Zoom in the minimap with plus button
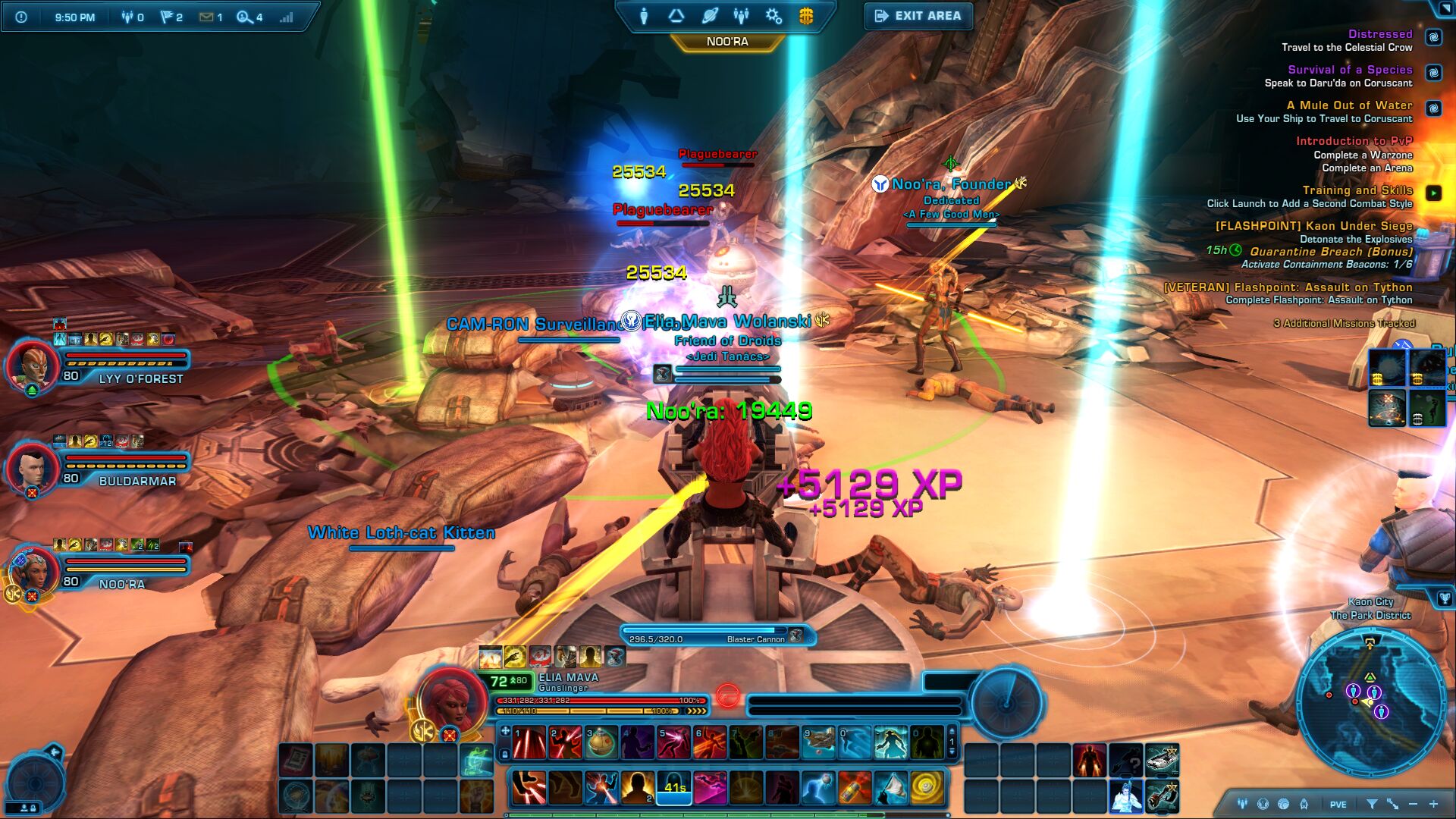This screenshot has width=1456, height=819. (x=1433, y=804)
